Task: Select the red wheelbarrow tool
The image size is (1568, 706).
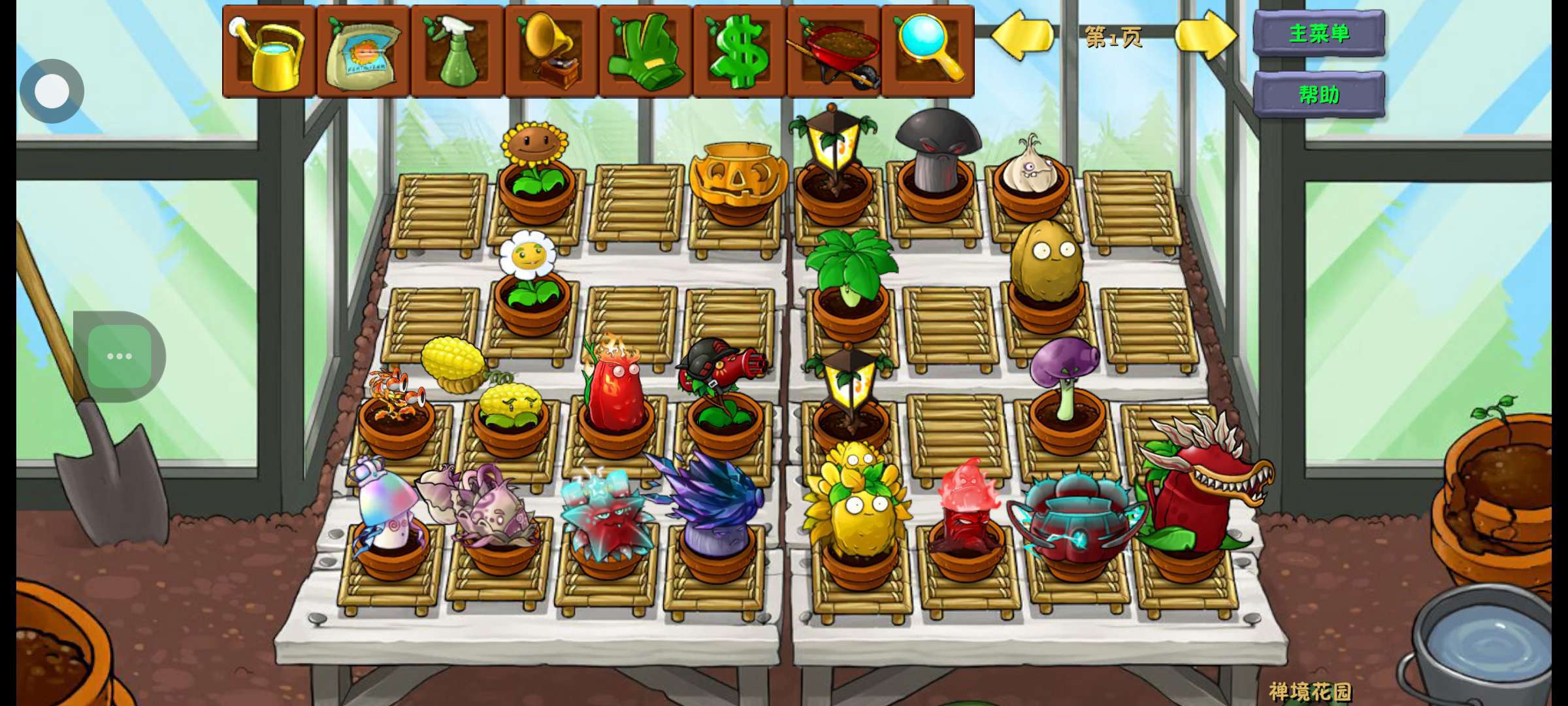Action: pyautogui.click(x=834, y=52)
